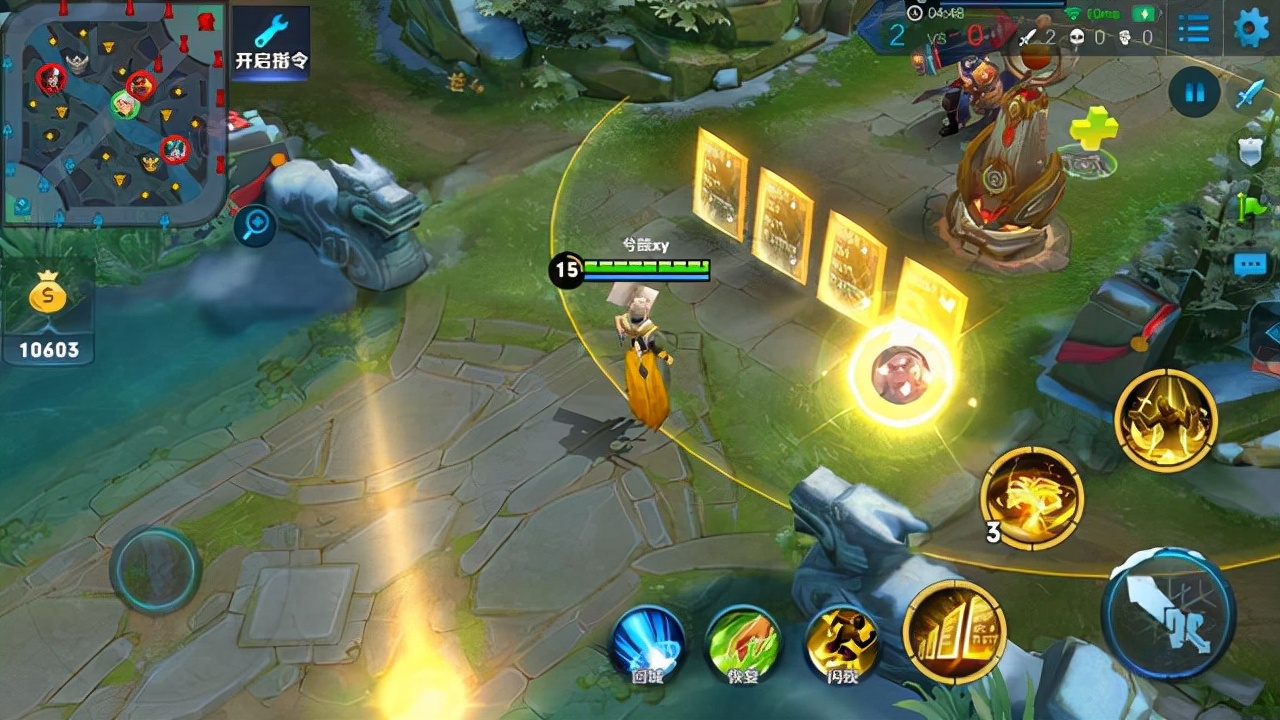
Task: Activate the golden tablets skill
Action: coord(954,632)
